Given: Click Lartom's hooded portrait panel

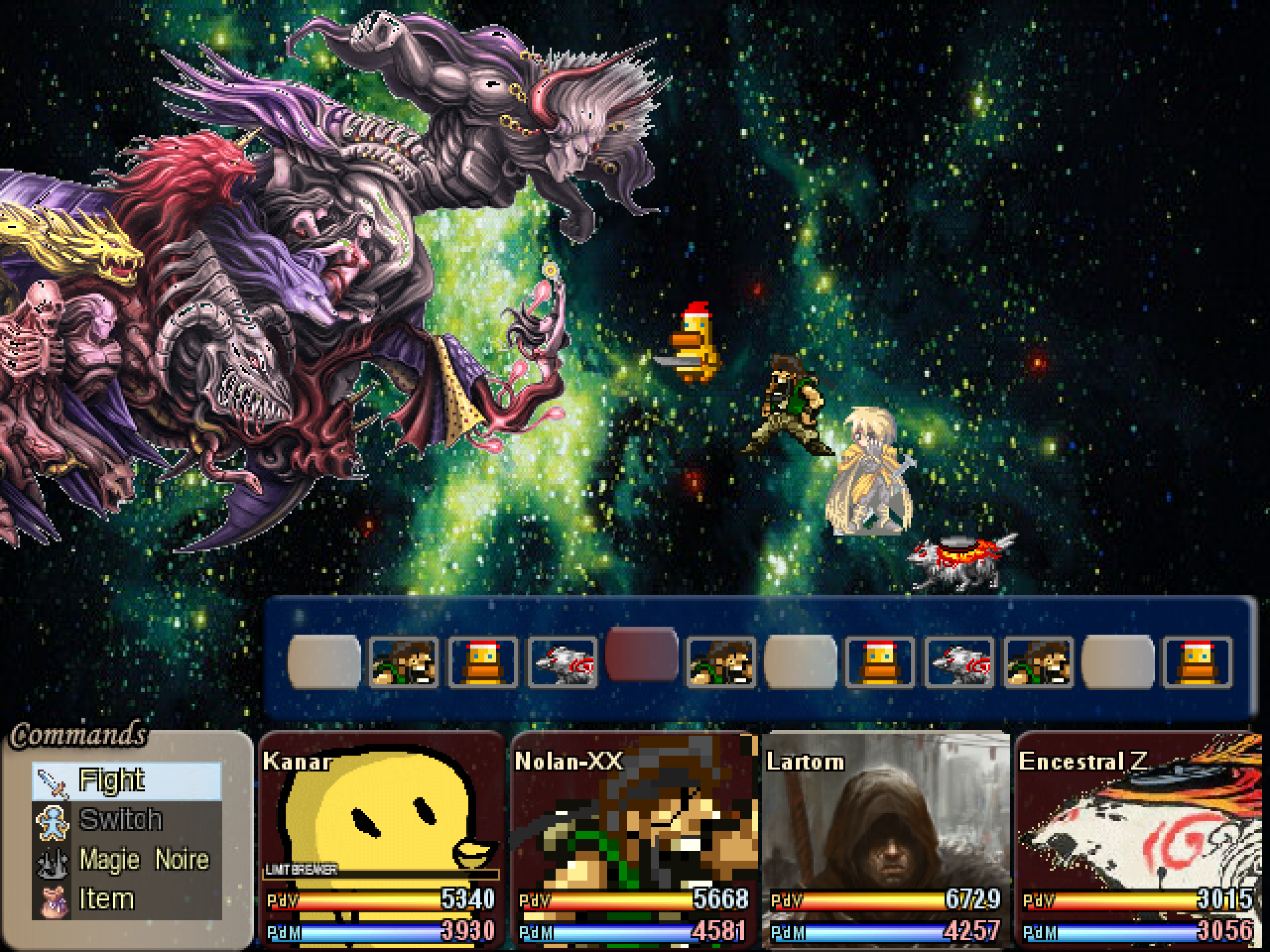Looking at the screenshot, I should coord(886,840).
